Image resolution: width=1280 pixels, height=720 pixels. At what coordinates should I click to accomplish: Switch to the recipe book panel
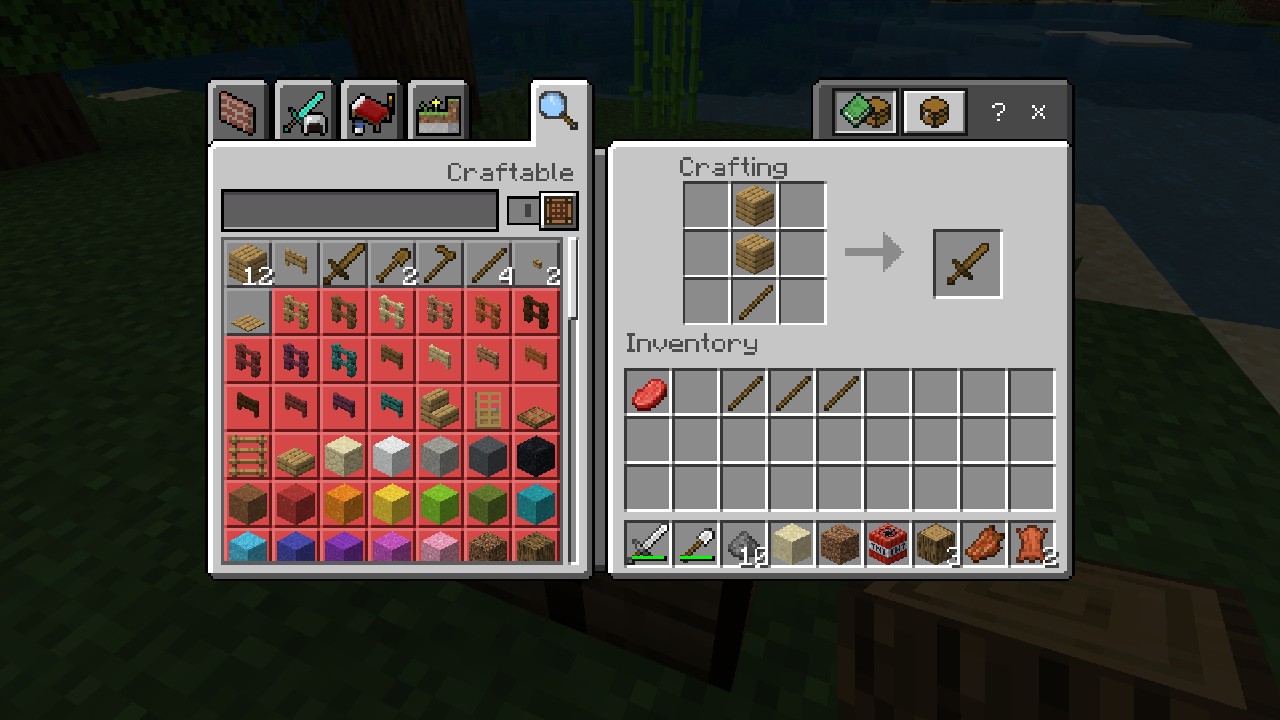pyautogui.click(x=864, y=112)
